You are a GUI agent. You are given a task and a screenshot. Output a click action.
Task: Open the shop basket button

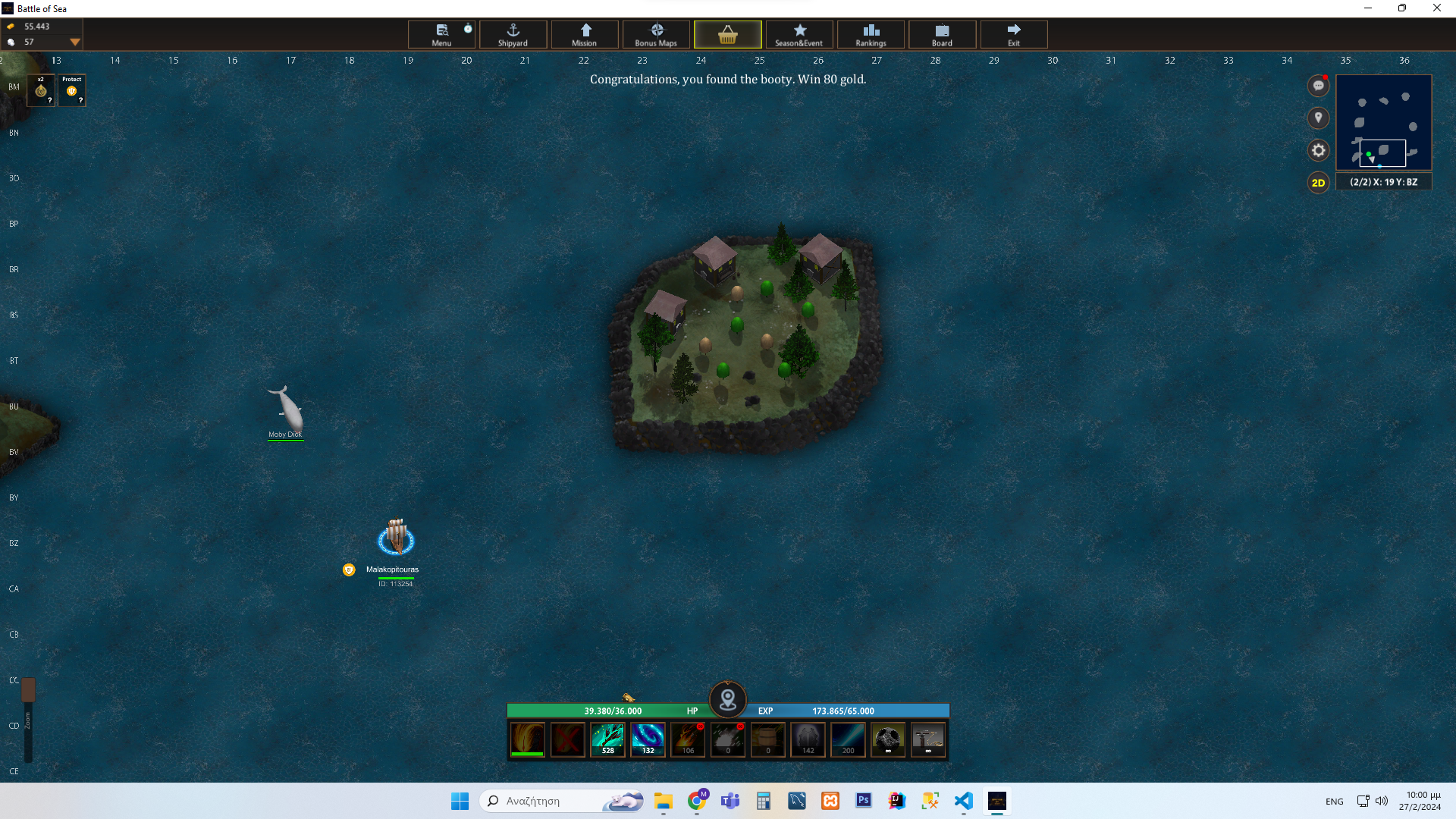(727, 34)
